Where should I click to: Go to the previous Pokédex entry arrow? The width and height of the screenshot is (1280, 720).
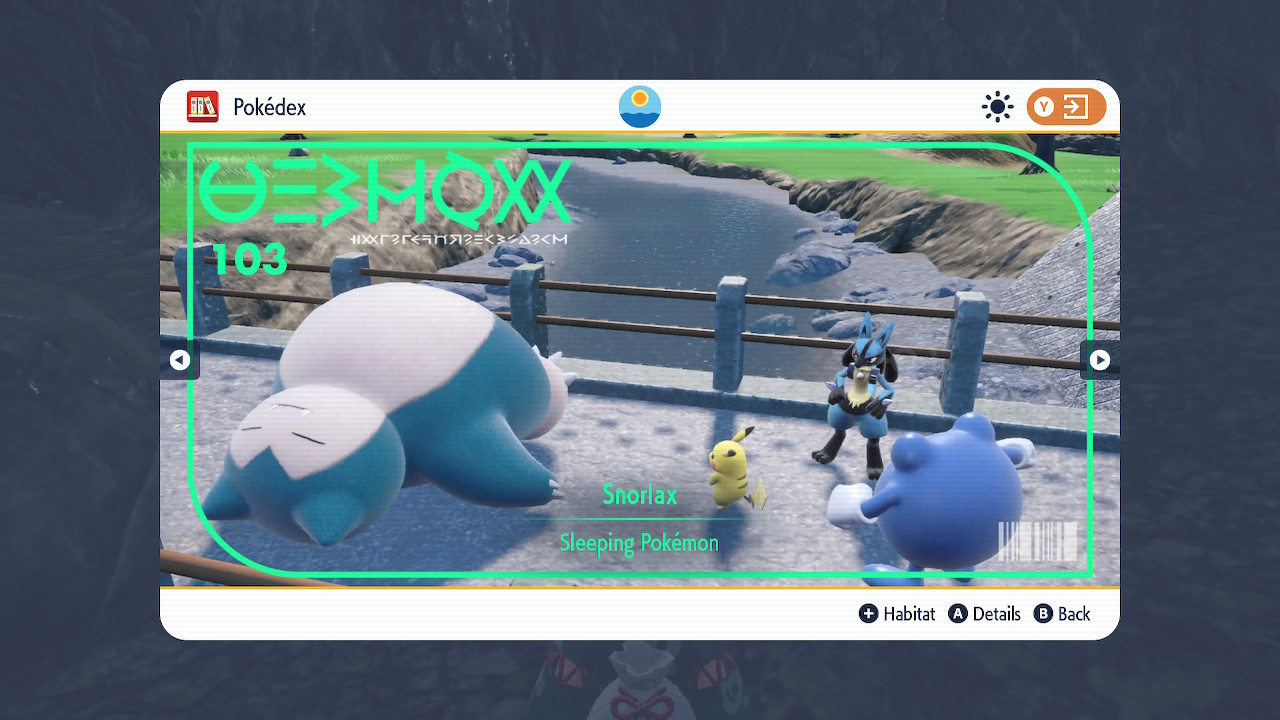point(180,360)
